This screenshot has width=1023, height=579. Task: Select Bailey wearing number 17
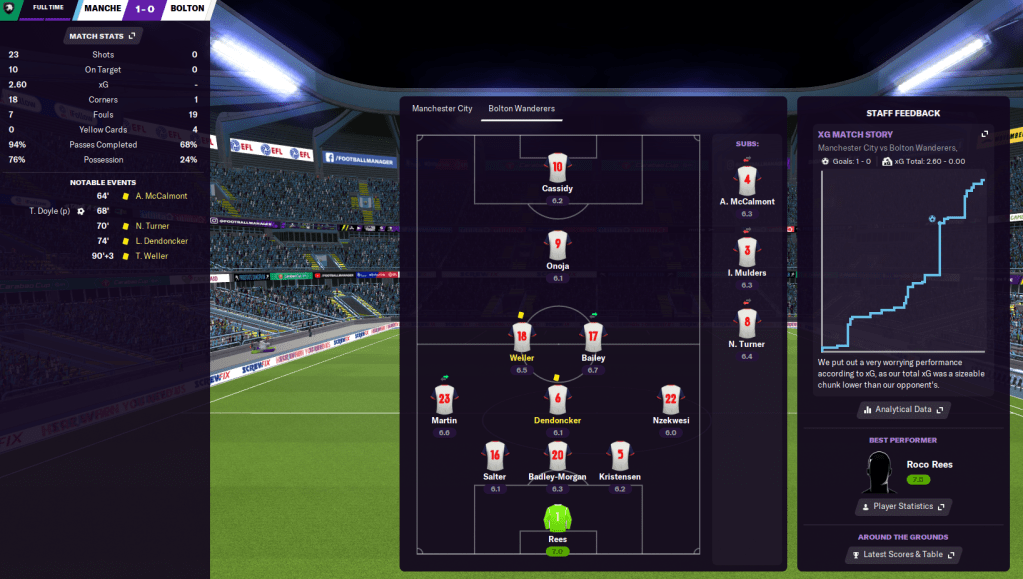click(x=593, y=337)
